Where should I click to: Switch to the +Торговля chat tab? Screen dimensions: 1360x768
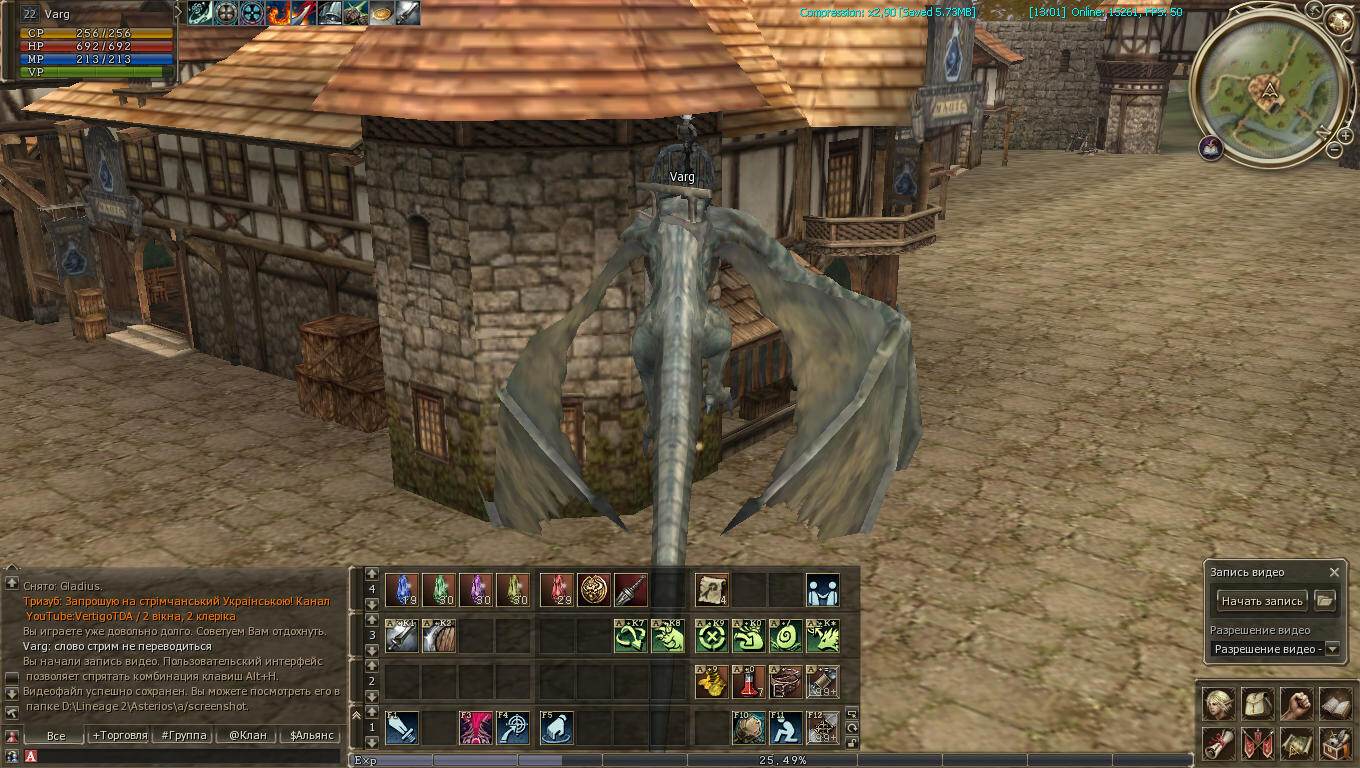(x=119, y=736)
